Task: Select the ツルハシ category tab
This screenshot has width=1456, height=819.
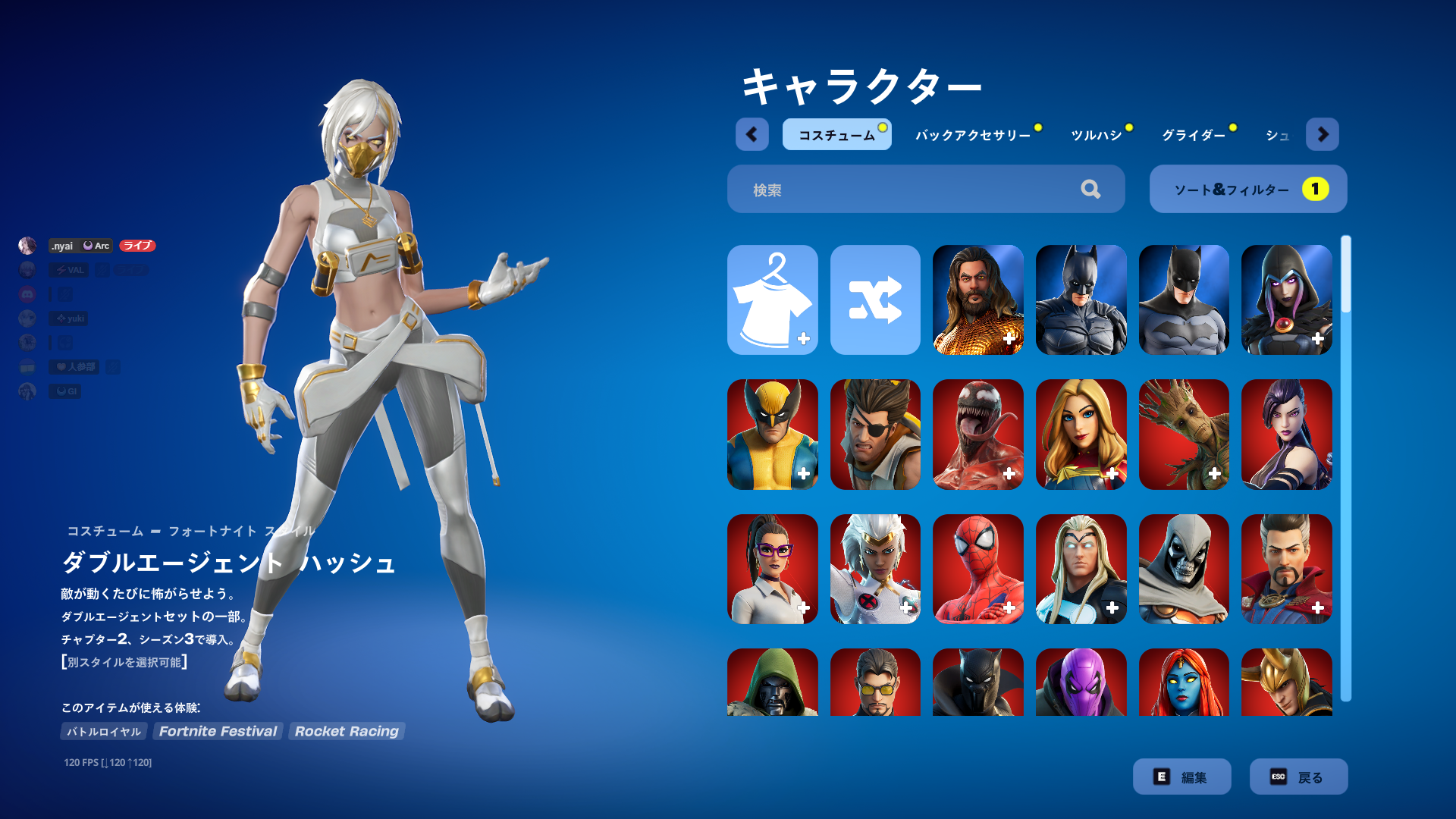Action: (1096, 135)
